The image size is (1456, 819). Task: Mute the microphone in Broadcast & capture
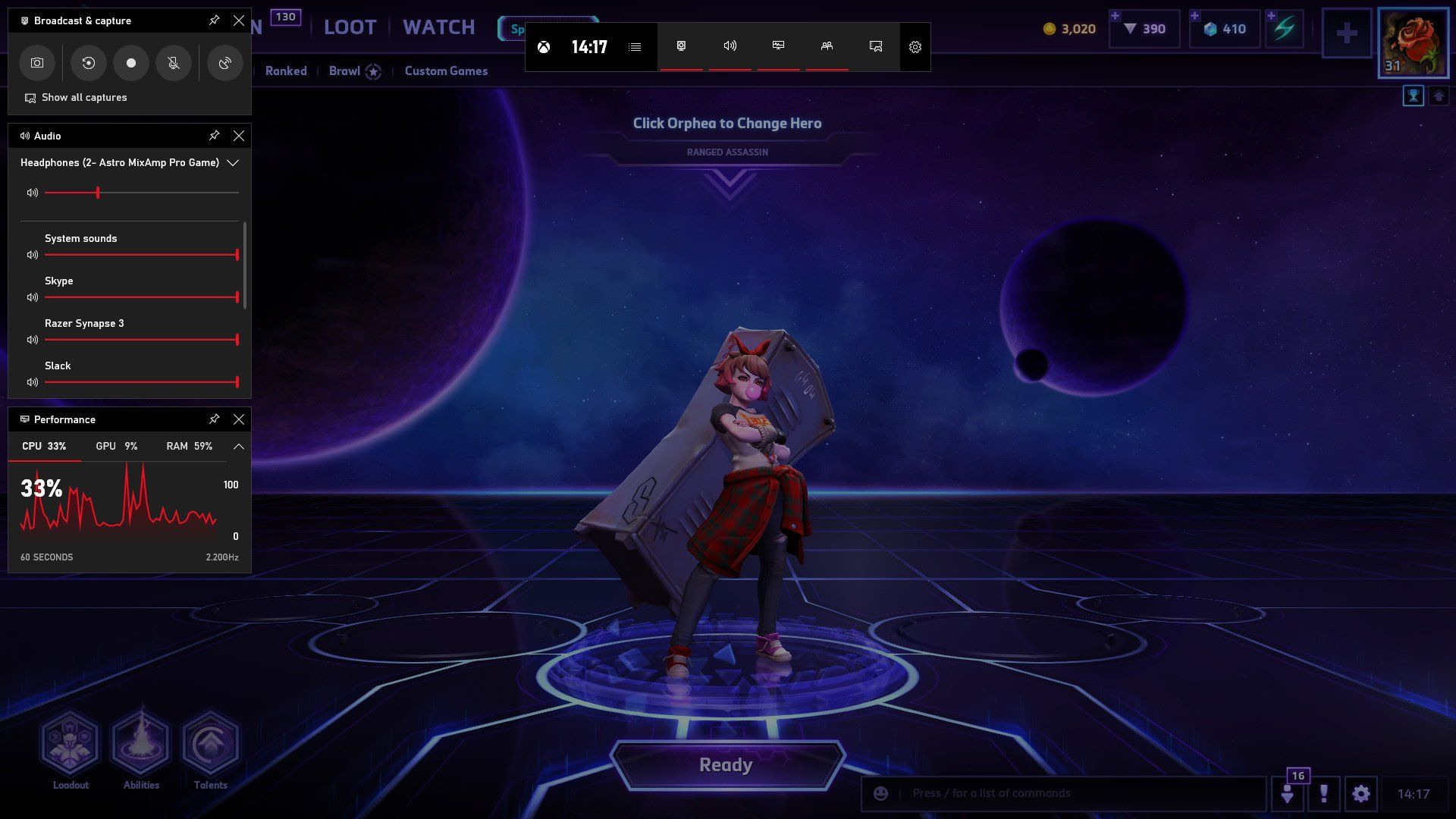(174, 63)
